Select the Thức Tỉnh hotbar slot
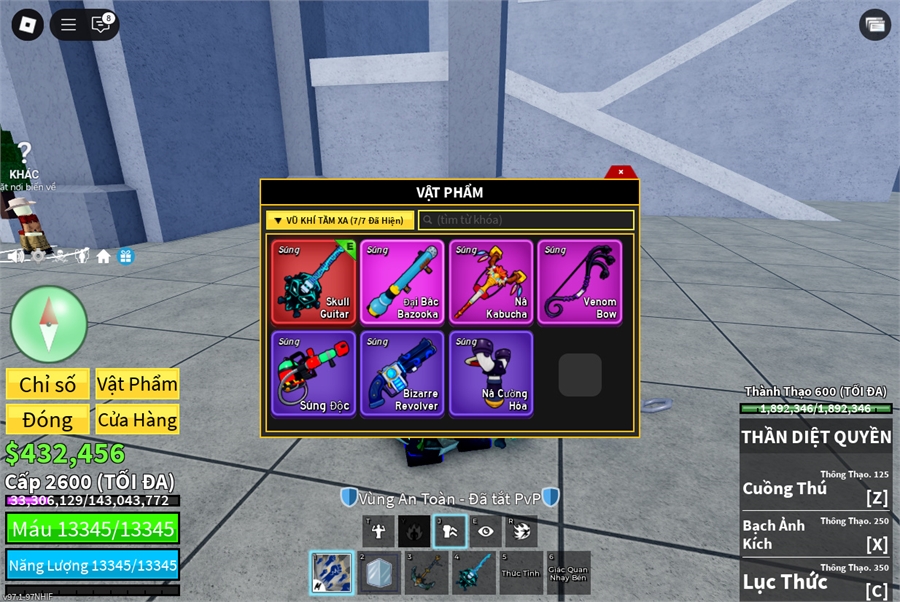This screenshot has width=900, height=602. click(x=520, y=574)
